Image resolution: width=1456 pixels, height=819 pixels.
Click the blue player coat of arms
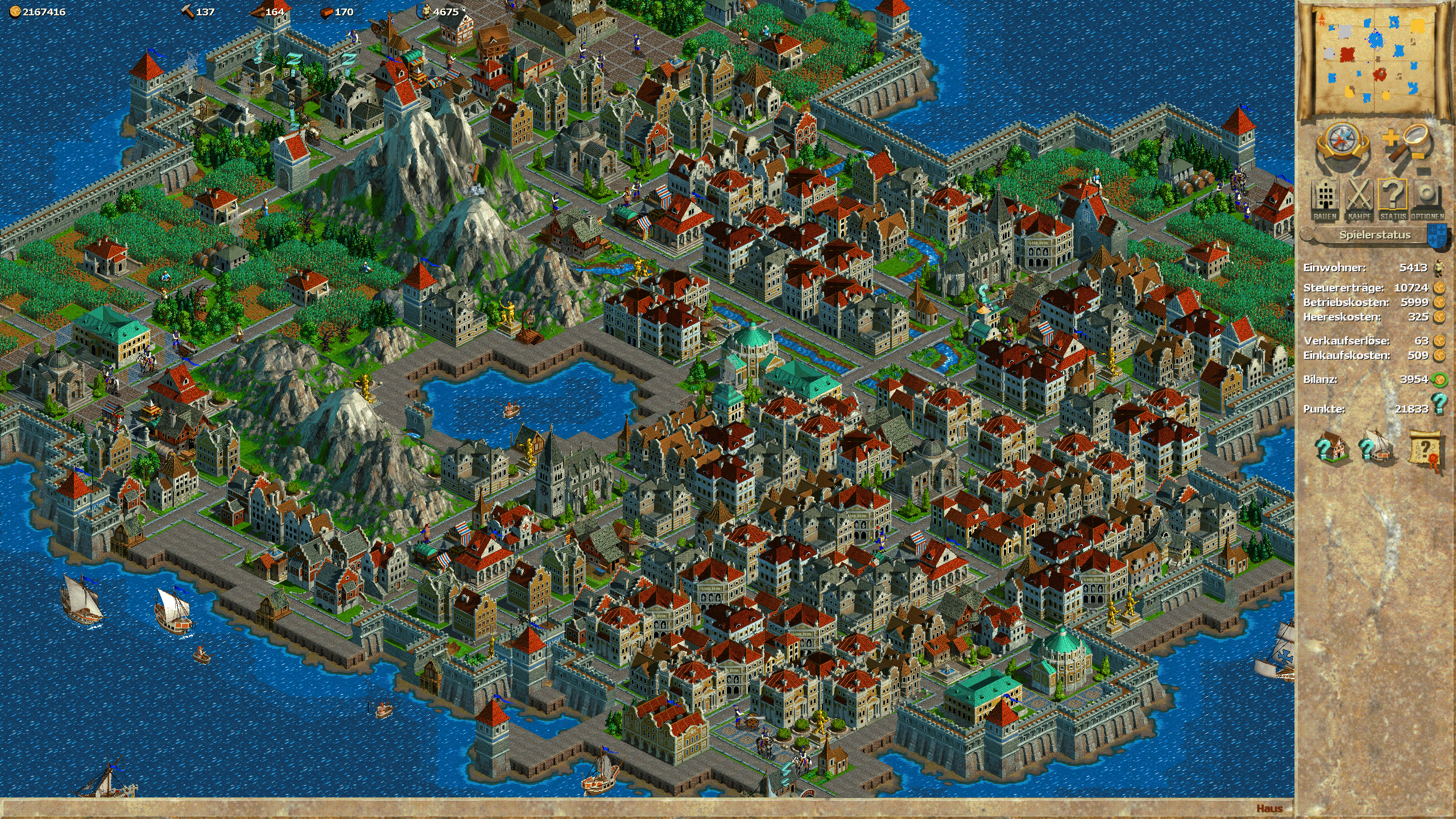1438,236
